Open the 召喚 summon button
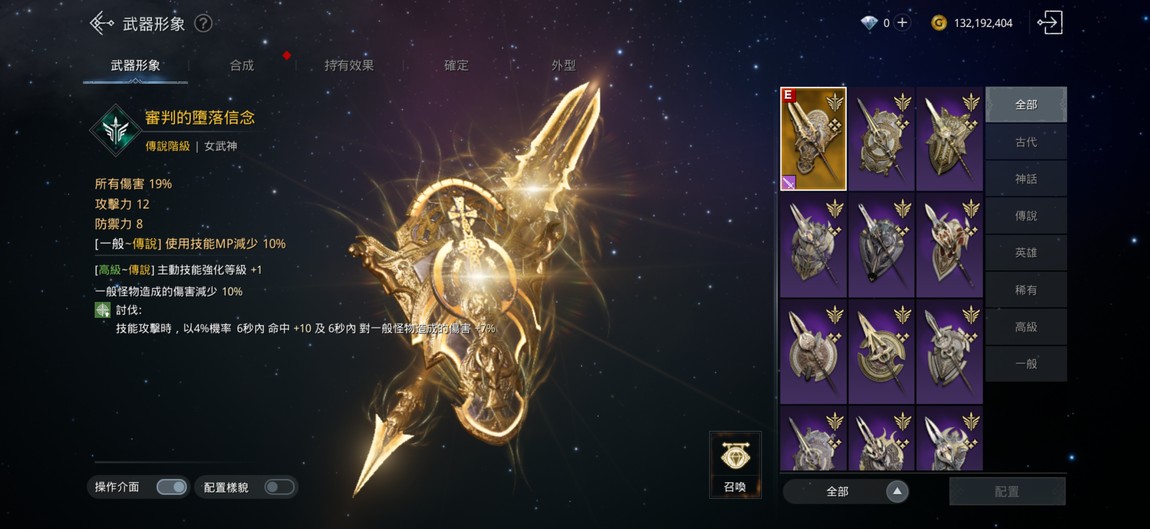The image size is (1150, 529). [735, 465]
